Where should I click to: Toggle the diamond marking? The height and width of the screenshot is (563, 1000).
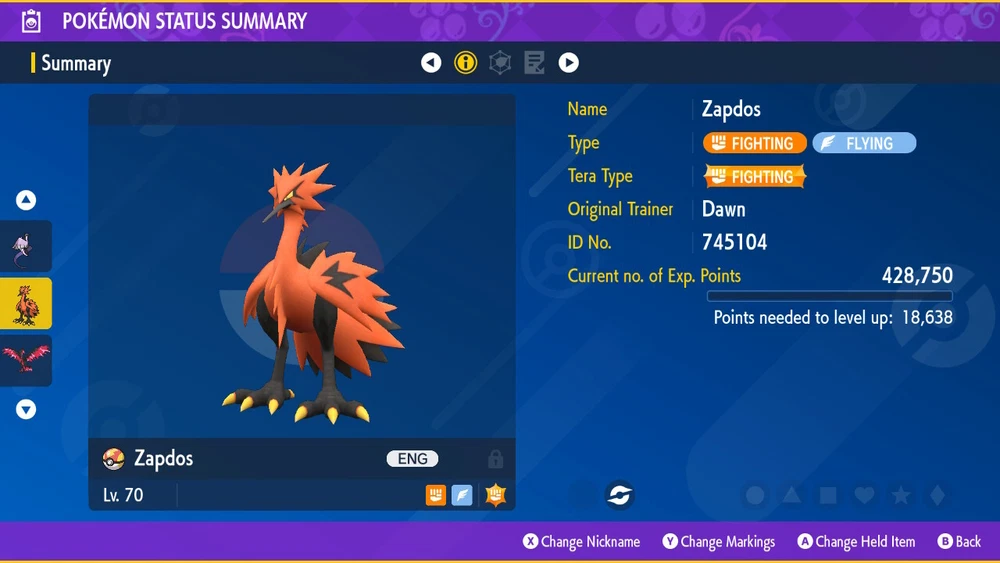tap(936, 496)
